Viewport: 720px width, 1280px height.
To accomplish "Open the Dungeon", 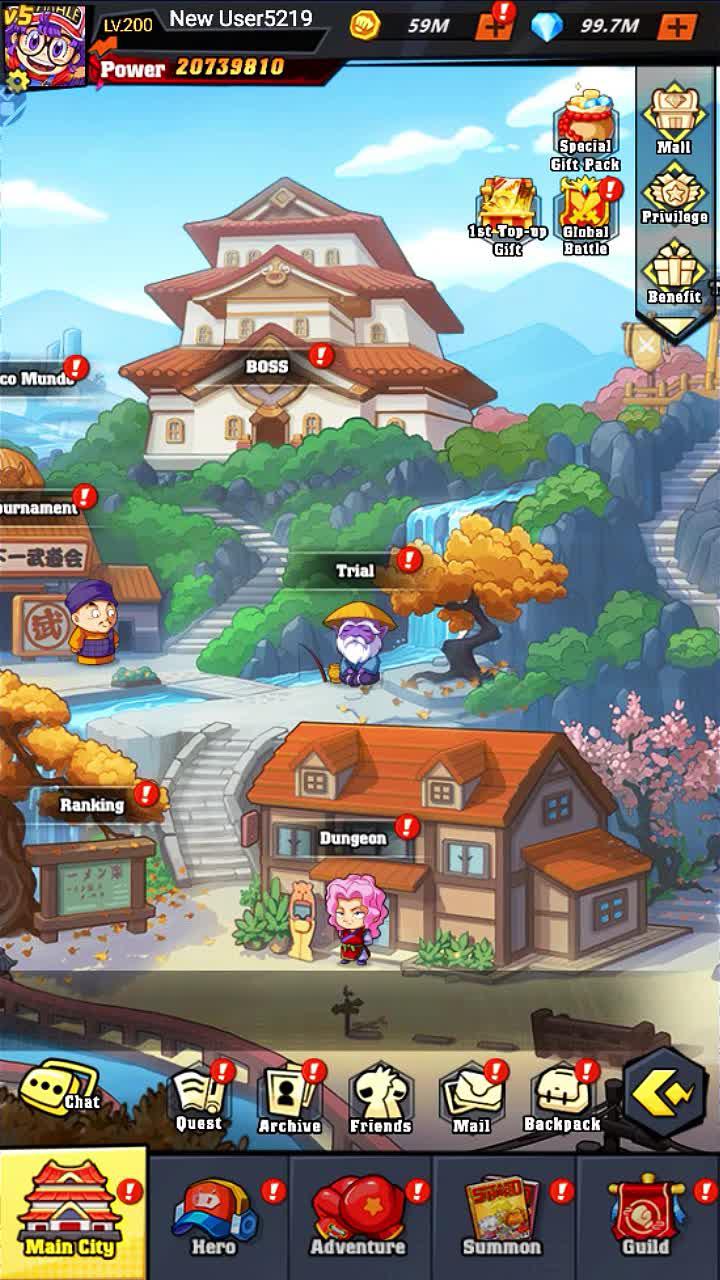I will click(353, 838).
